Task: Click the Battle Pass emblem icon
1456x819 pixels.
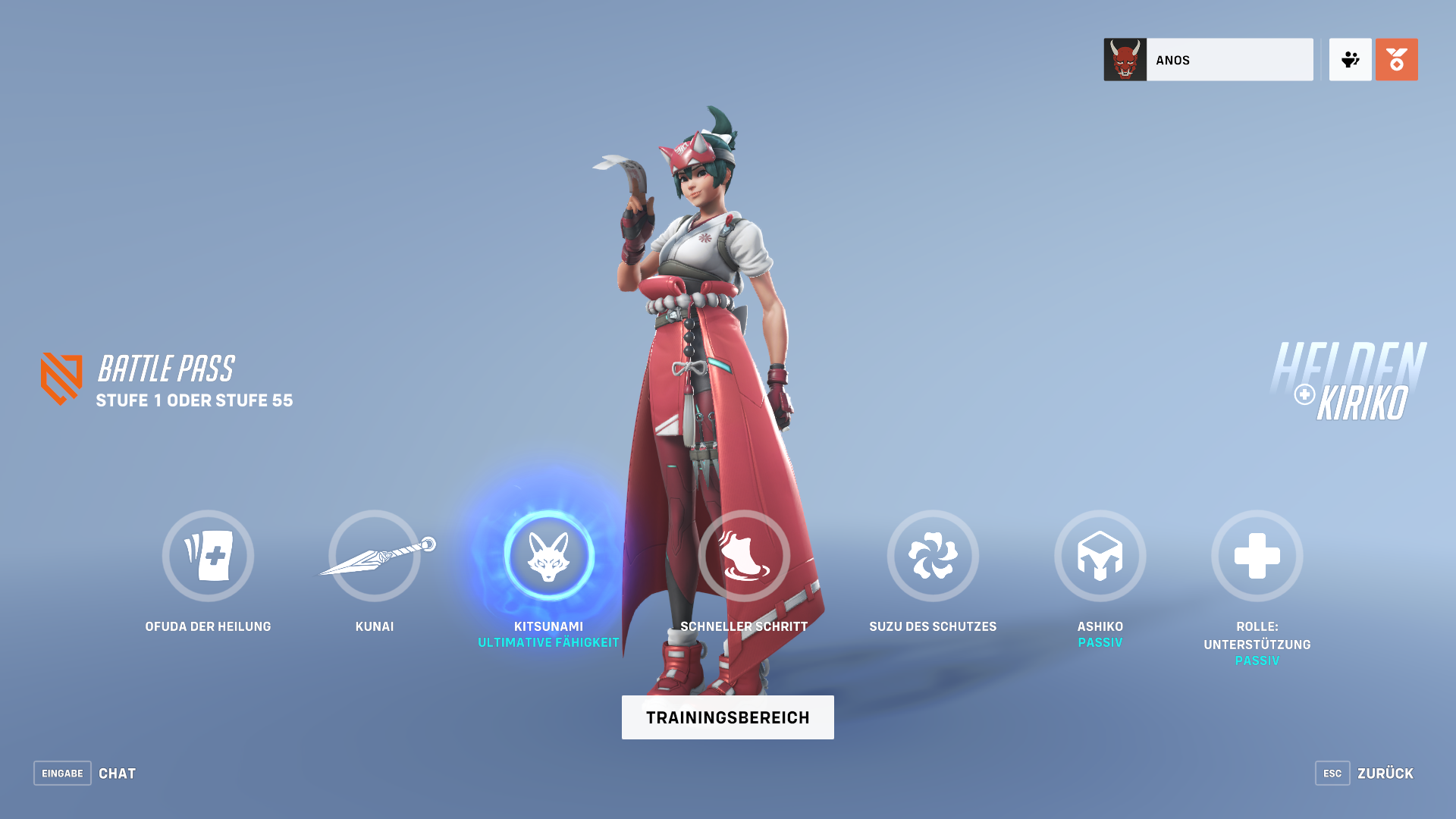Action: (64, 378)
